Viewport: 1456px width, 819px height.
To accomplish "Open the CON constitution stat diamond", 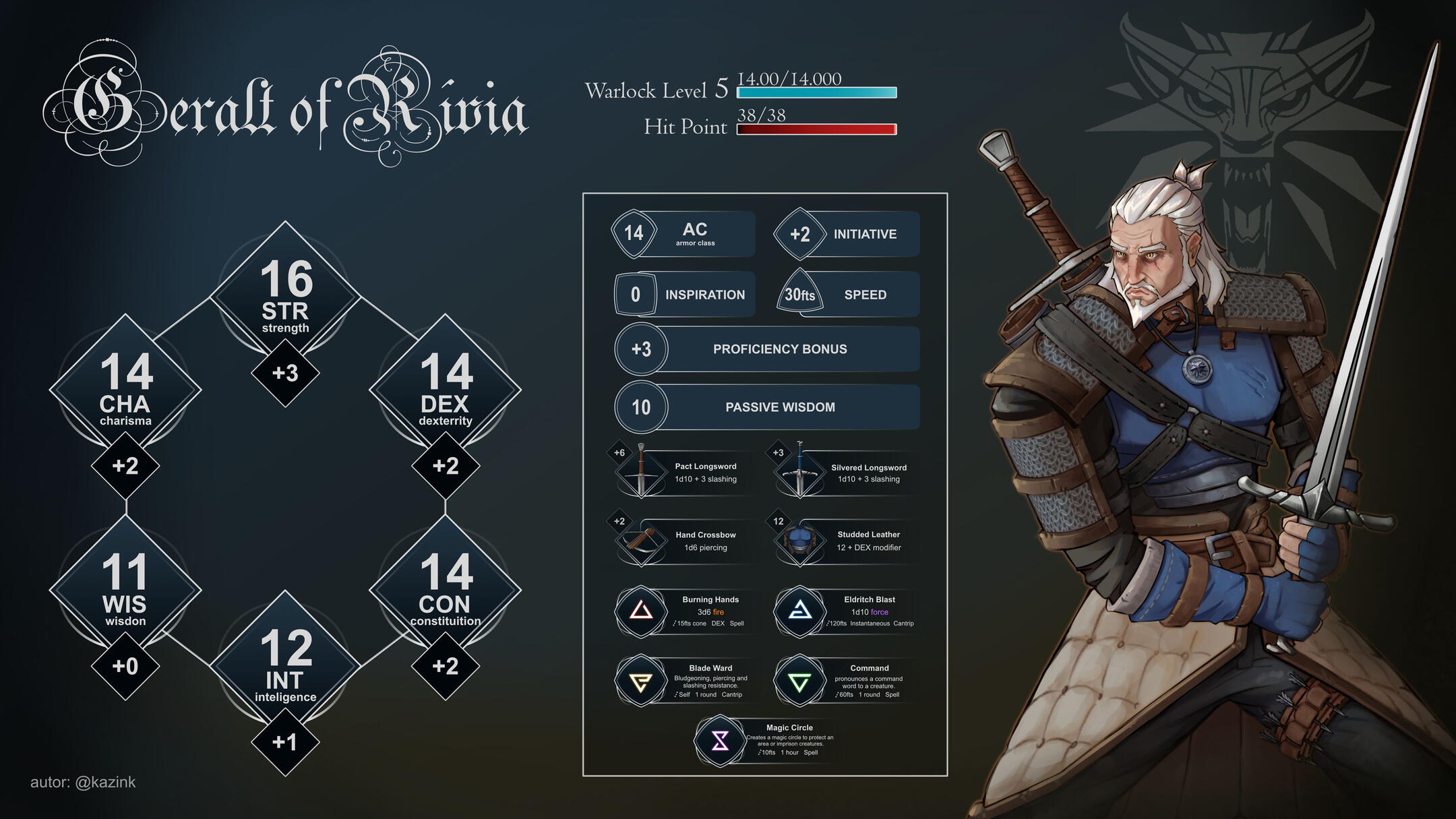I will tap(445, 590).
